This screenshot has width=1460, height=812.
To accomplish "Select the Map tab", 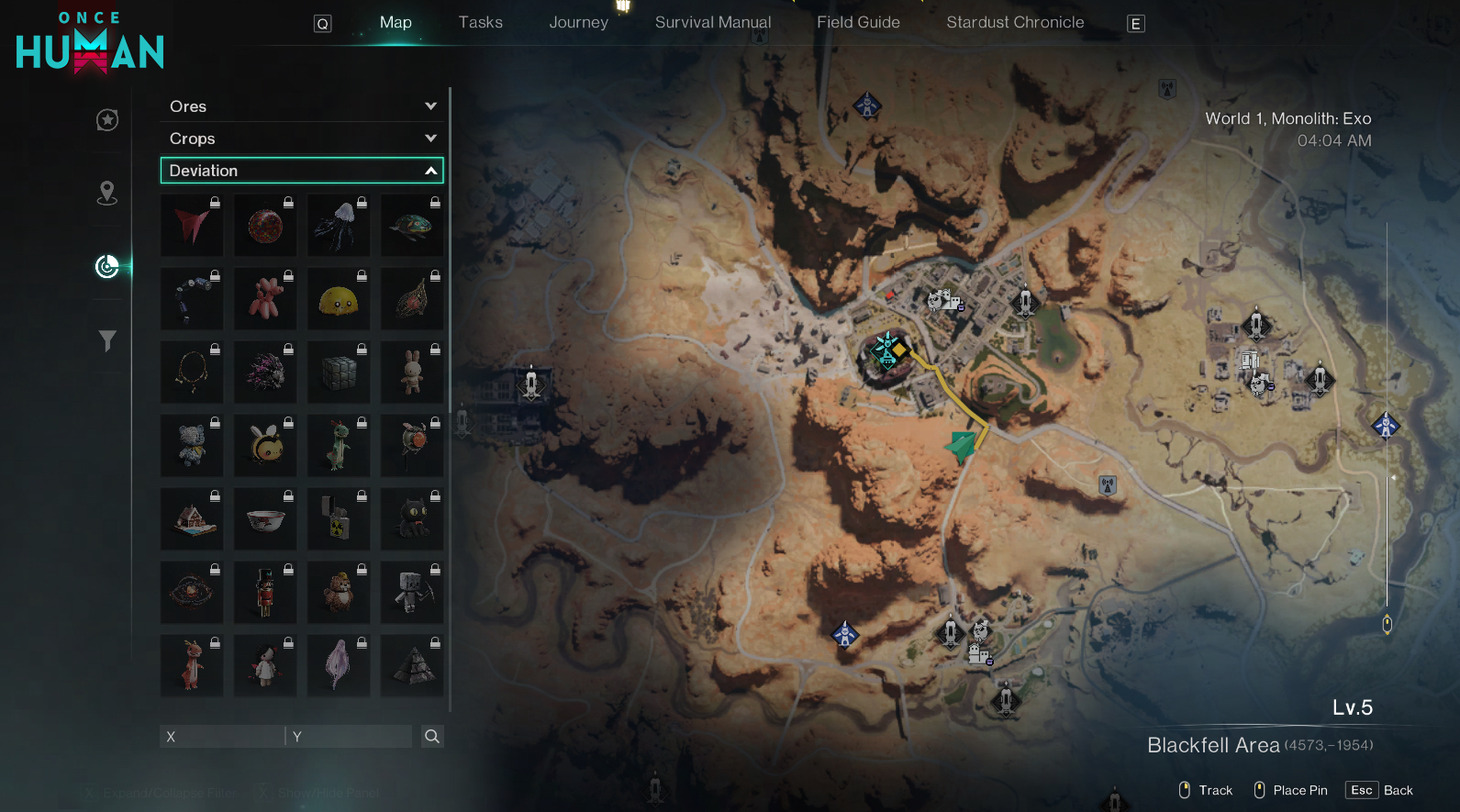I will (x=396, y=23).
